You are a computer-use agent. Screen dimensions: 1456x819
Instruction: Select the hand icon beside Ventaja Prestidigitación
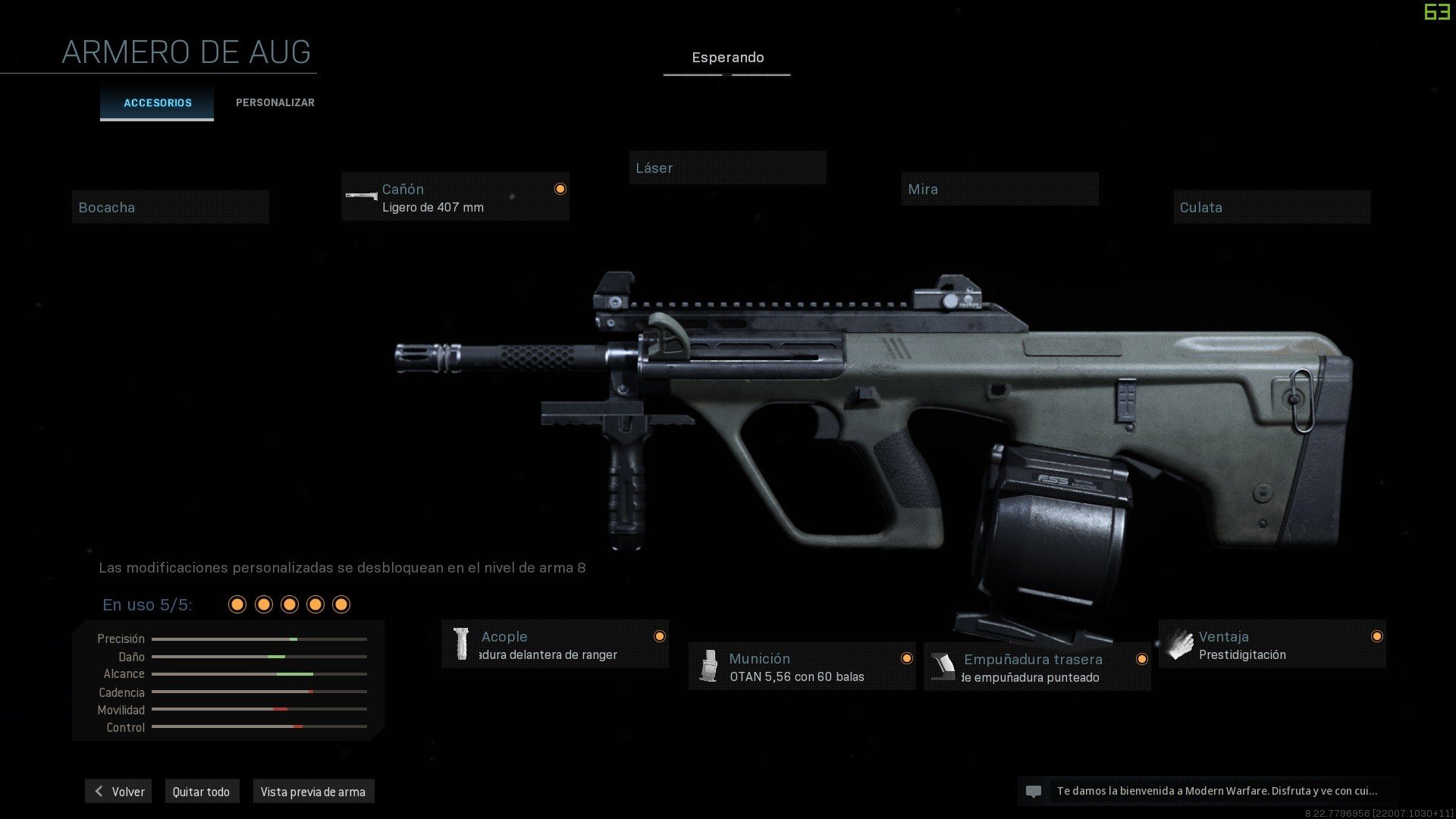(x=1180, y=644)
